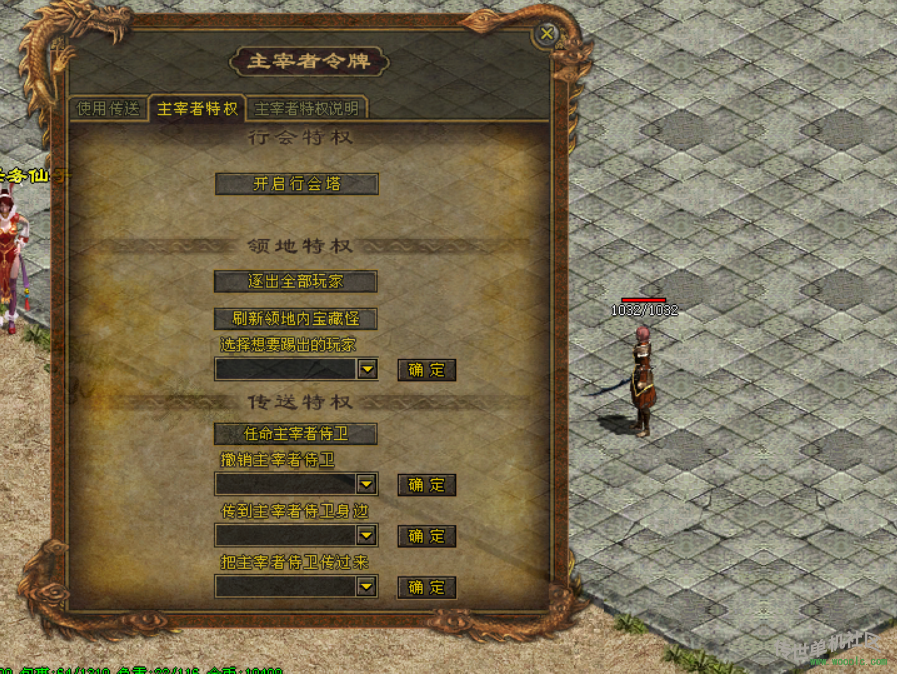Screen dimensions: 897x674
Task: Open the 主宰者特权说明 tab
Action: coord(306,109)
